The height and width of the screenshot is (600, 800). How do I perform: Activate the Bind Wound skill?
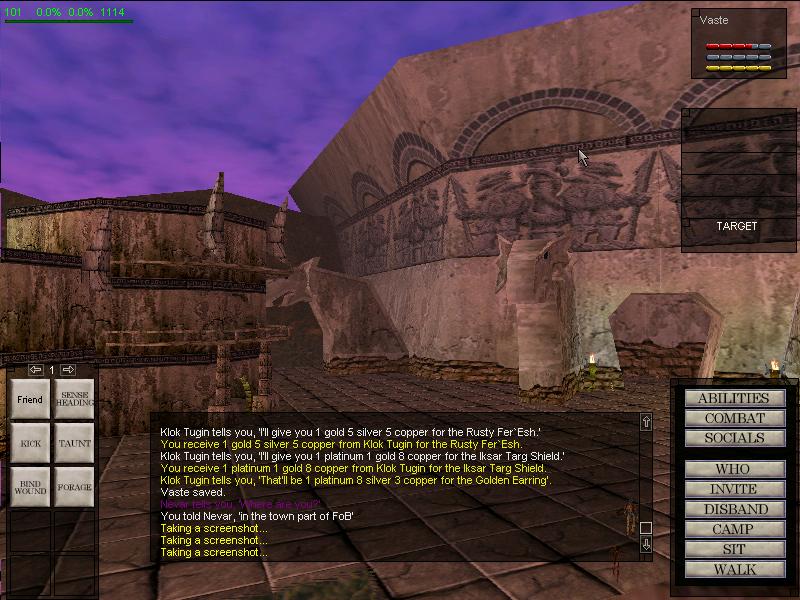coord(30,487)
